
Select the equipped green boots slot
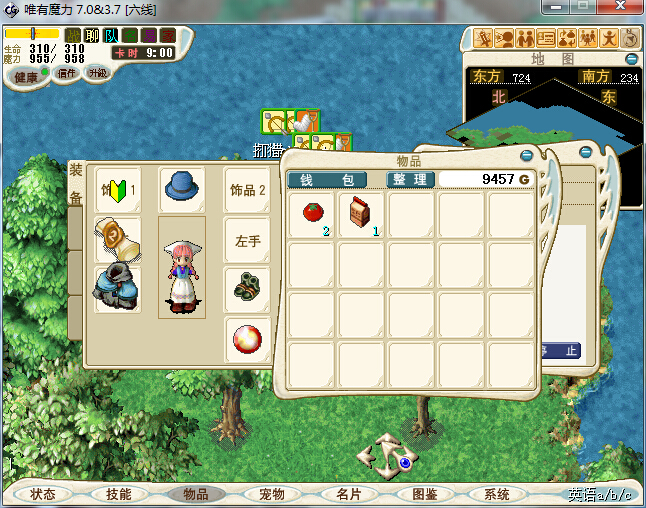(x=246, y=287)
